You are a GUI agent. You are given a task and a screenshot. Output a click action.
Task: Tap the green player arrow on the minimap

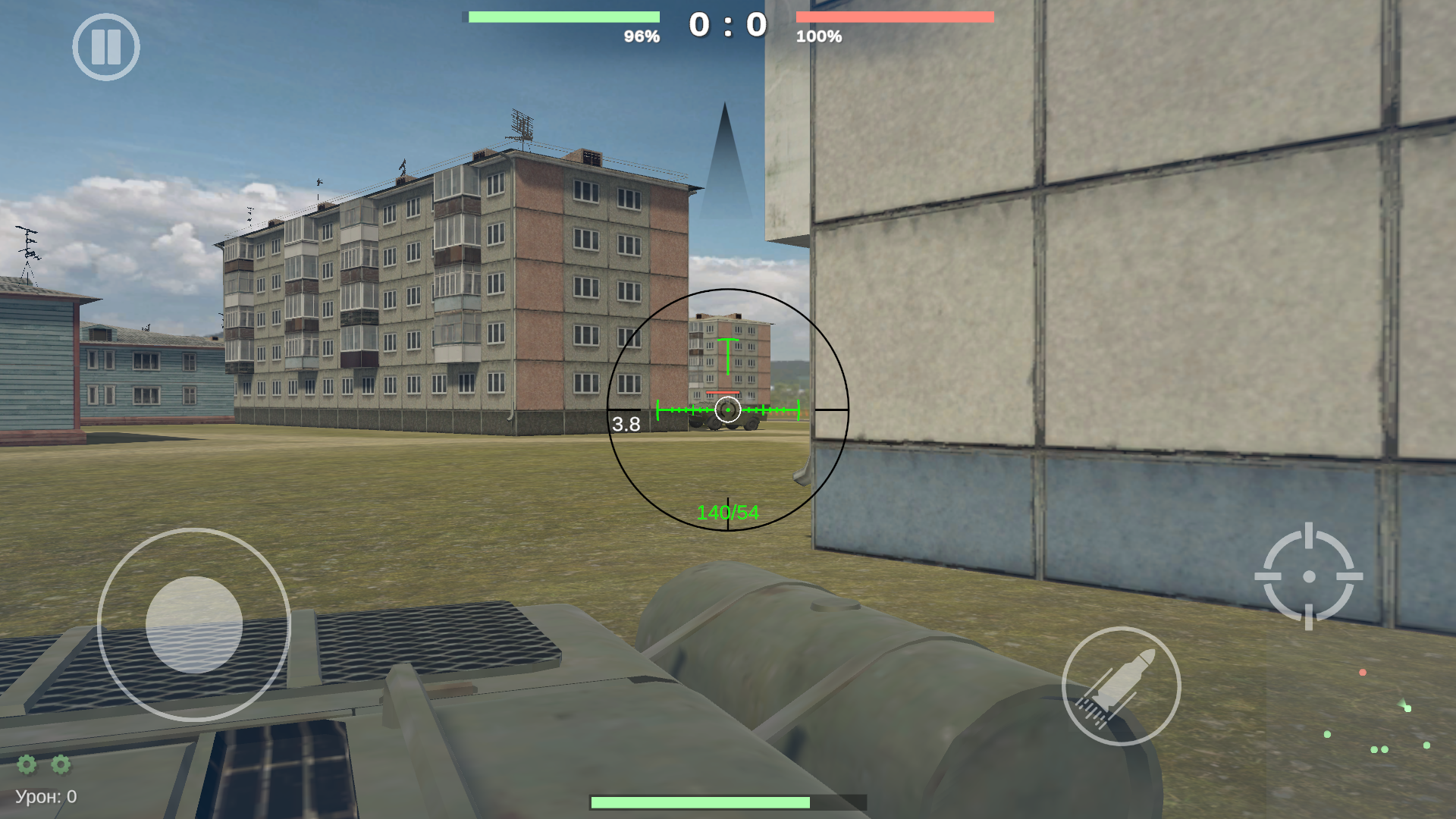pos(1401,703)
